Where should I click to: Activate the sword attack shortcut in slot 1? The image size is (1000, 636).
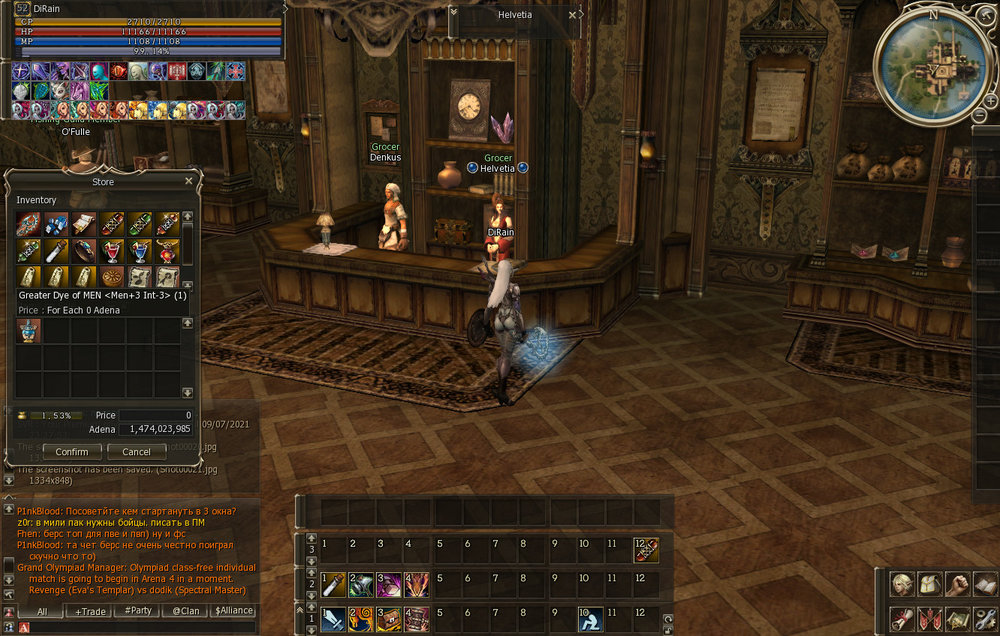tap(334, 619)
